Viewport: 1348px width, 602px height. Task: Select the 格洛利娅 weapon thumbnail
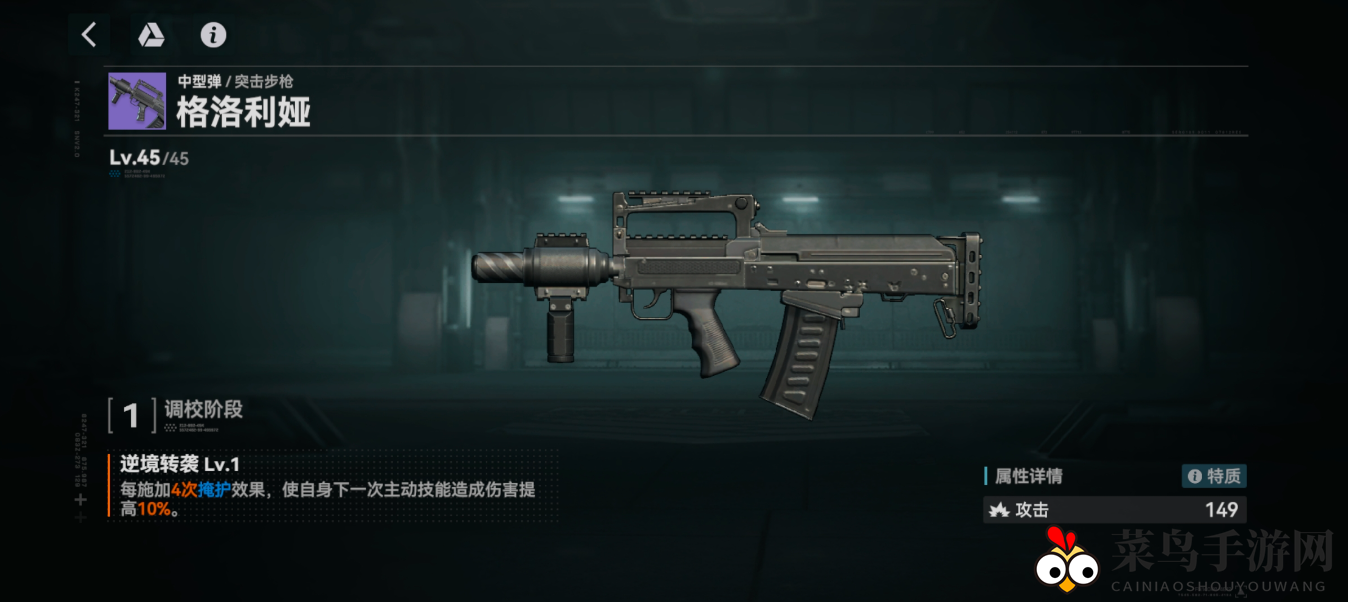click(x=137, y=101)
